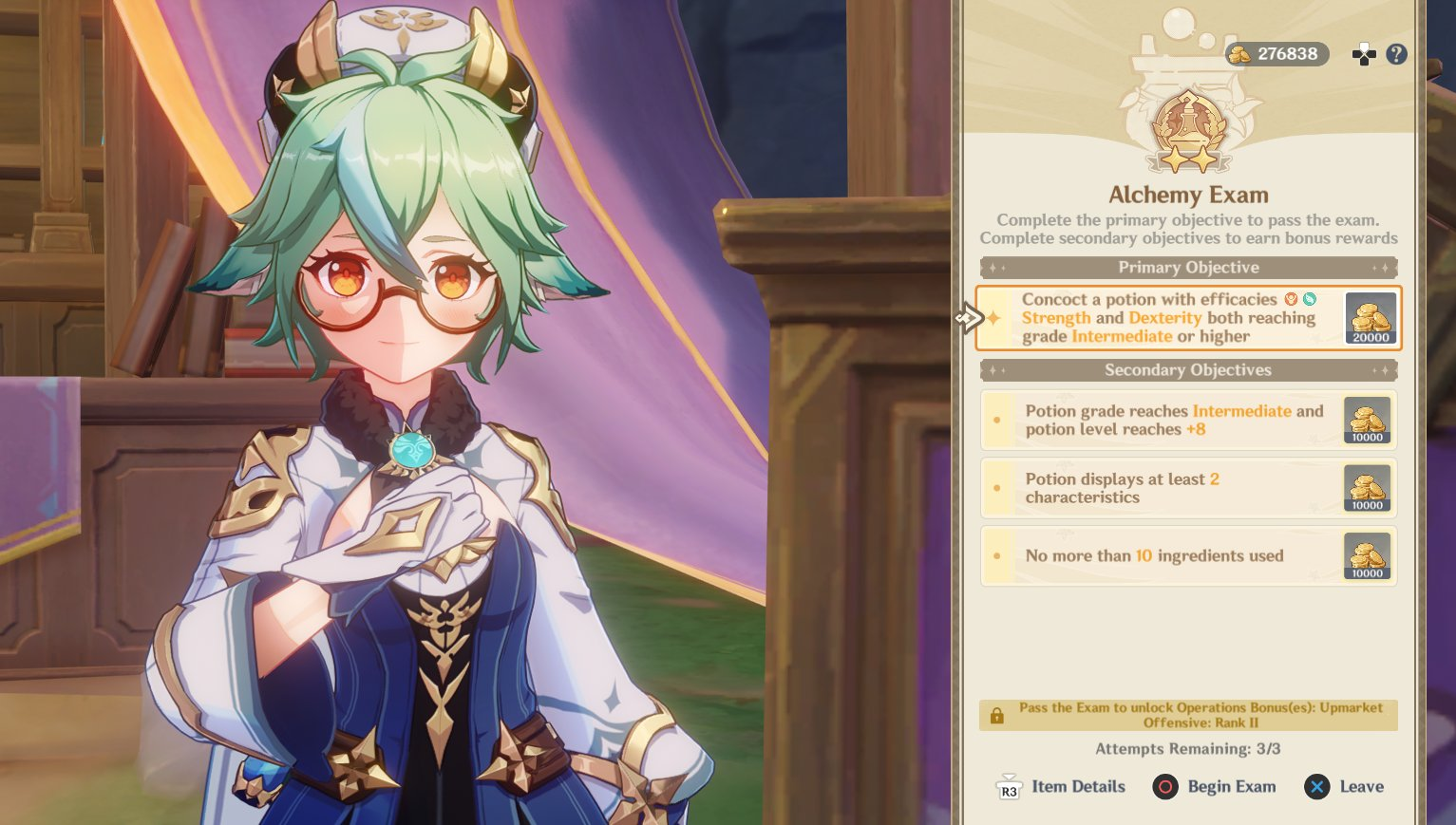Open the controller button mapping icon

[x=1364, y=54]
